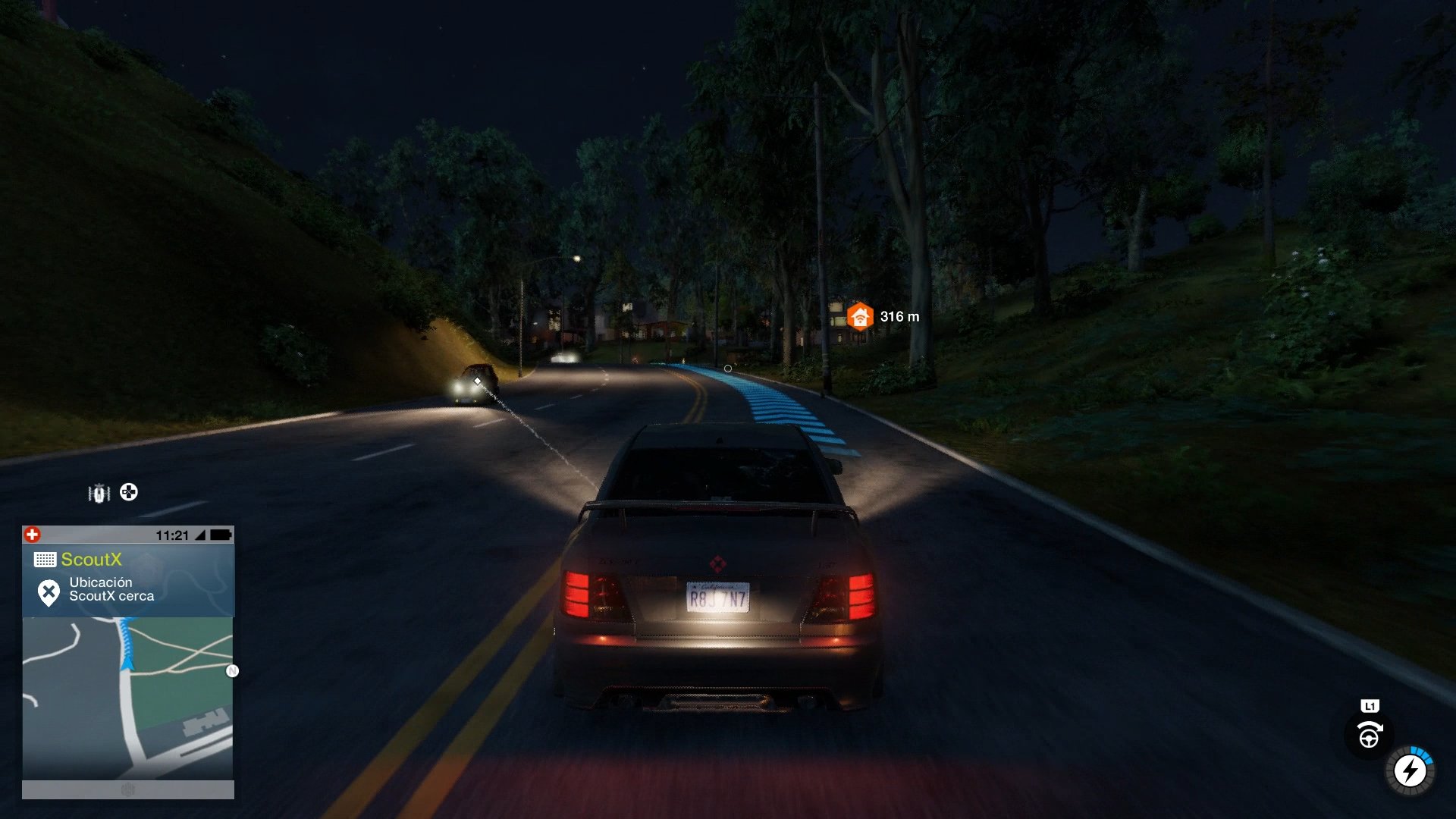
Task: Click the orange house objective marker
Action: click(x=860, y=315)
